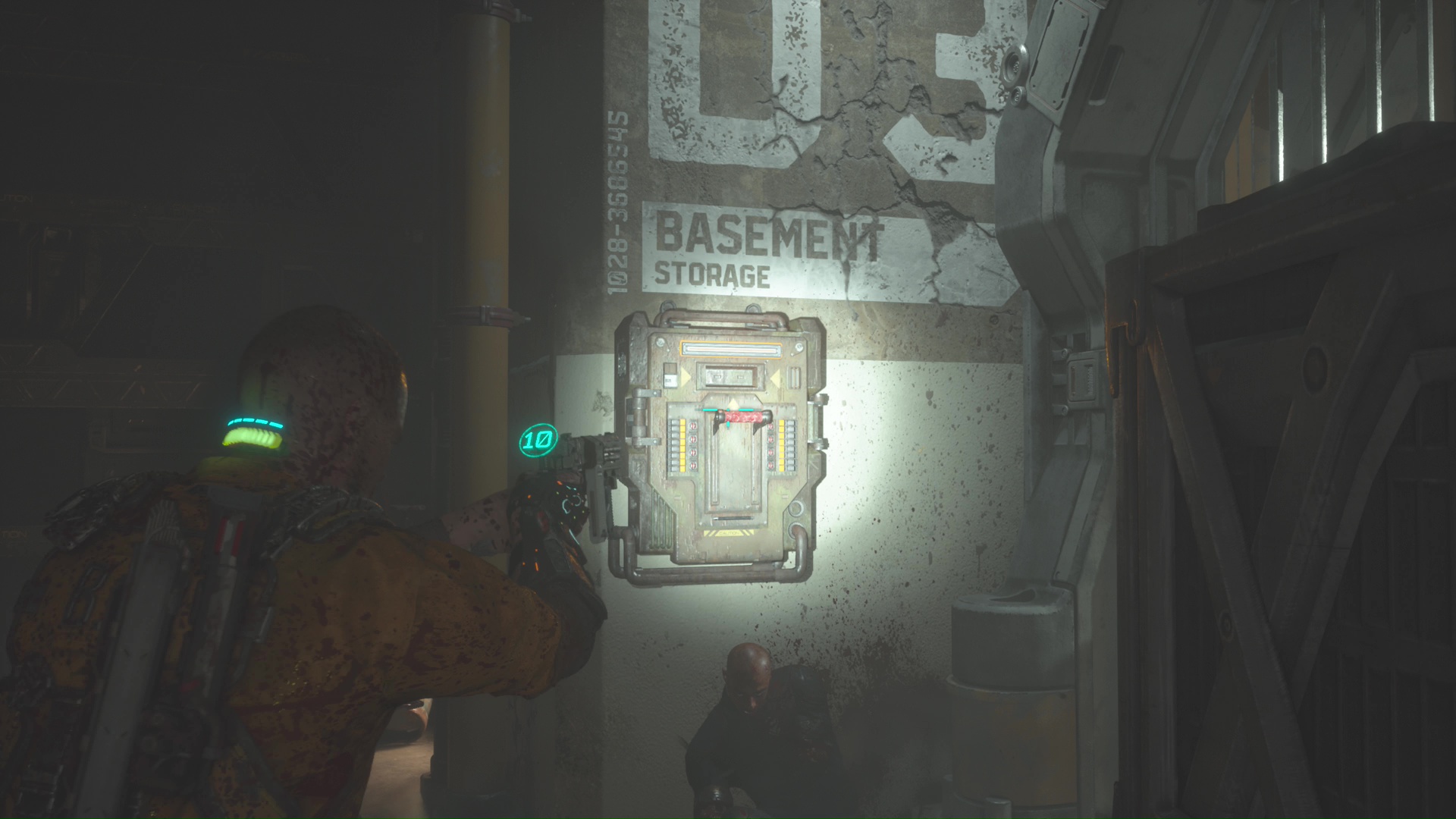The width and height of the screenshot is (1456, 819).
Task: Click the yellow CAUTION plate on the fuse box
Action: (729, 532)
